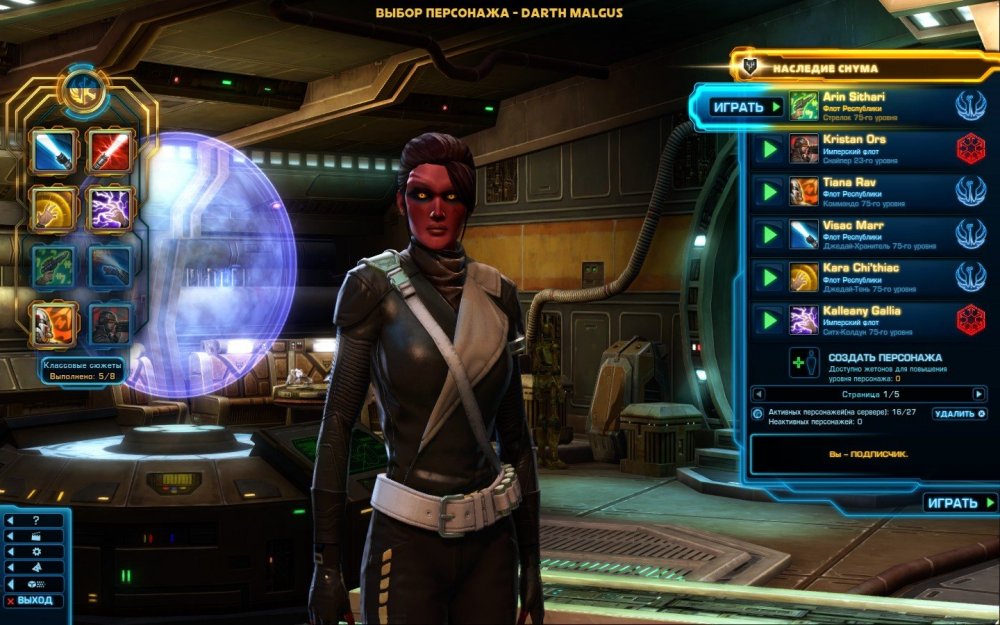
Task: Open the question mark help menu
Action: coord(36,521)
